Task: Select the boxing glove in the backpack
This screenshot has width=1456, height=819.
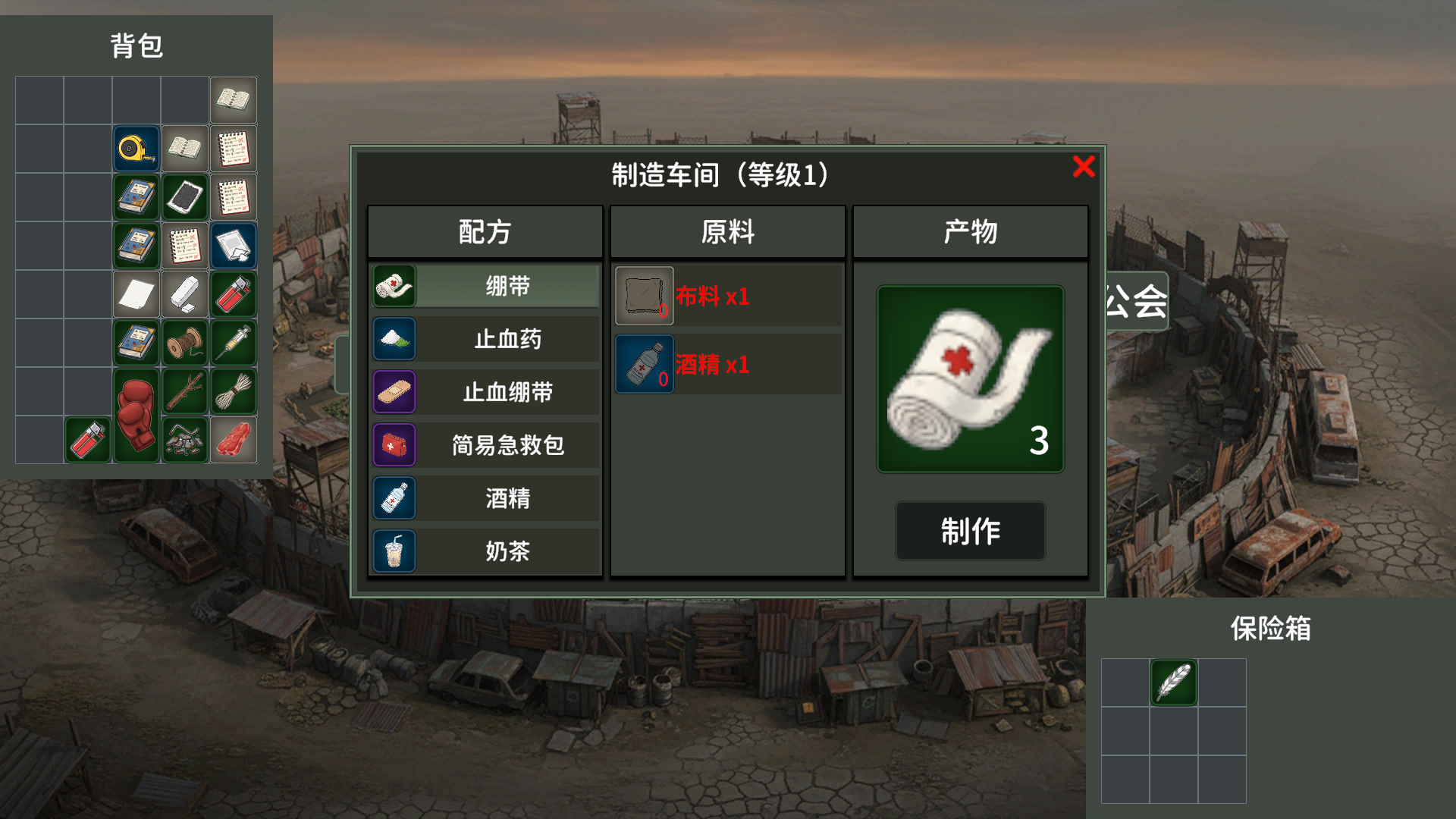Action: click(x=136, y=413)
